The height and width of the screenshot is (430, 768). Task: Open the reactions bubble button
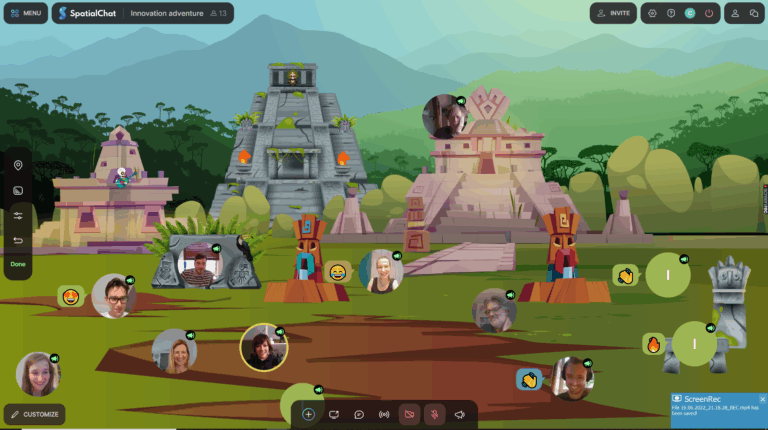[x=358, y=414]
